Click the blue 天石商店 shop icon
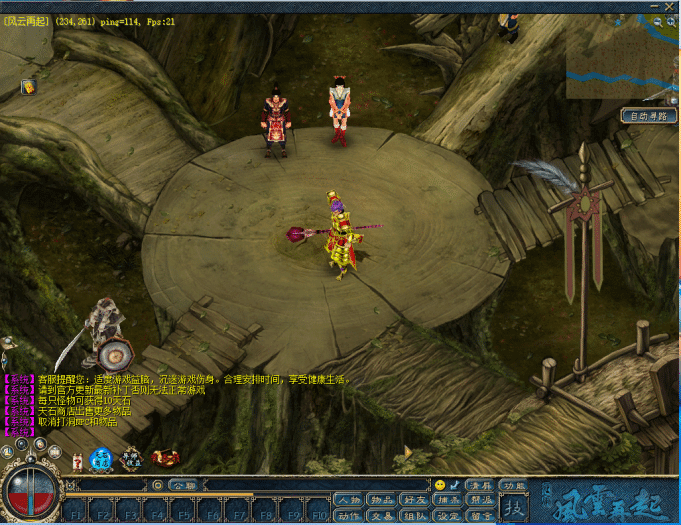 point(101,459)
